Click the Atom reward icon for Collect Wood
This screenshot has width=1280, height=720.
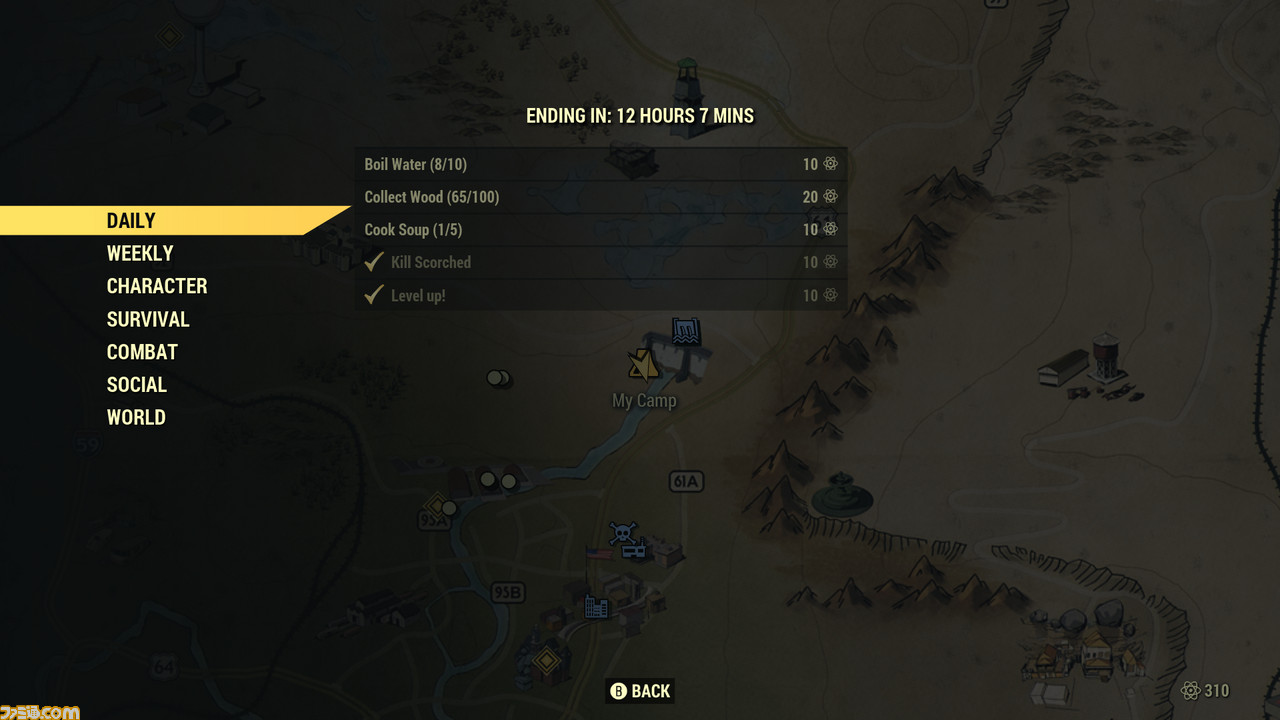[829, 197]
